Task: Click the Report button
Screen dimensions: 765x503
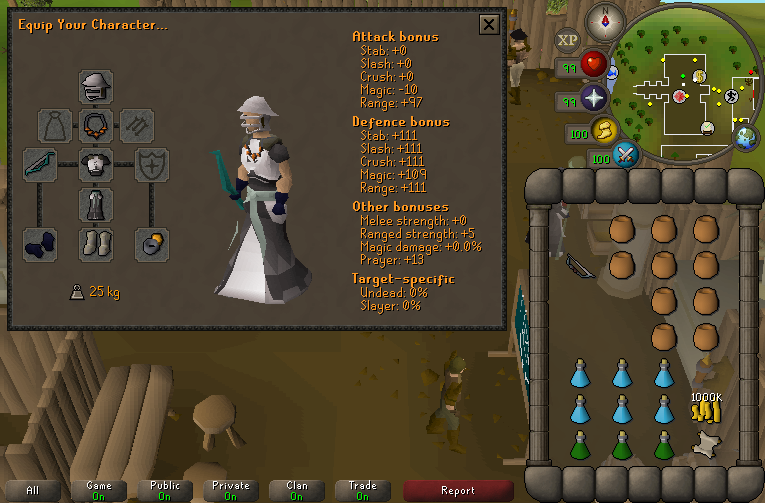Action: (458, 490)
